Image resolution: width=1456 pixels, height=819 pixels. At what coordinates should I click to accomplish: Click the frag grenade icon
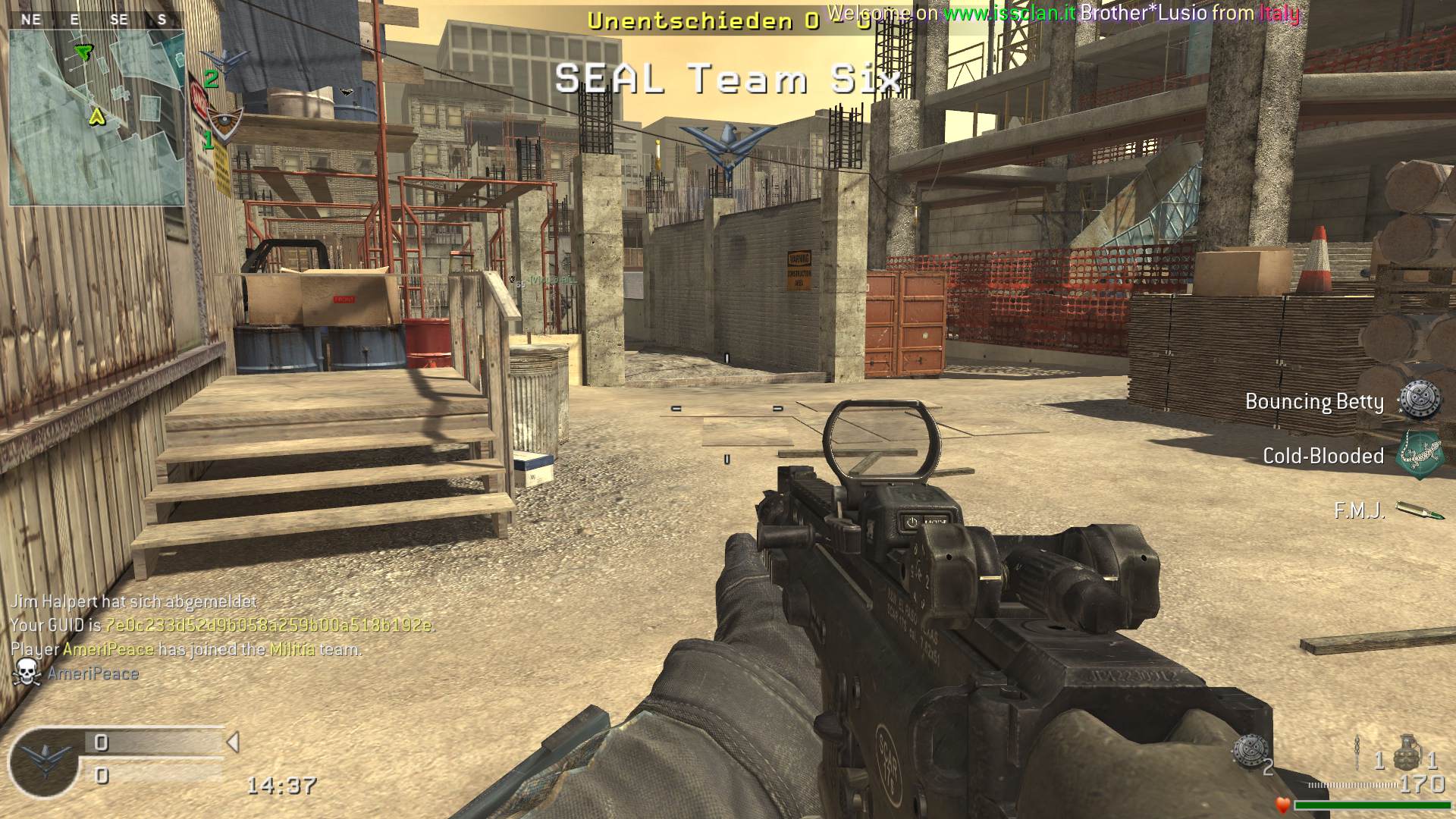coord(1406,752)
